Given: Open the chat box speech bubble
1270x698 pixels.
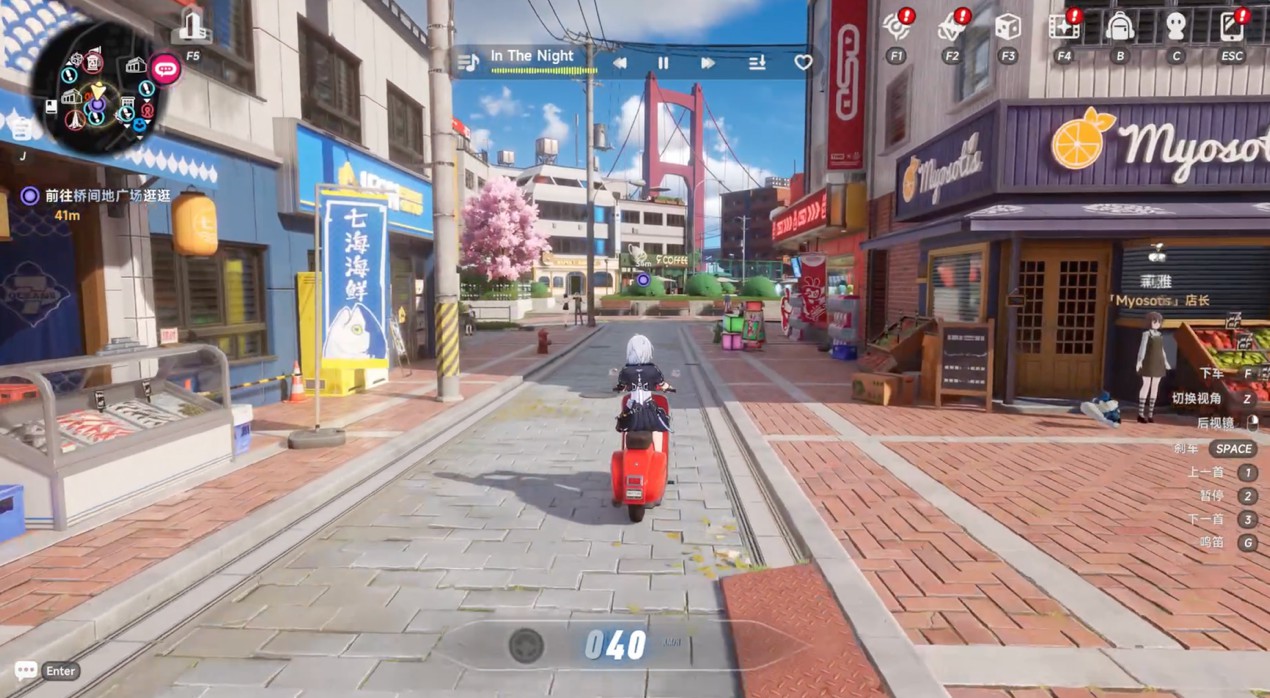Looking at the screenshot, I should (x=26, y=670).
